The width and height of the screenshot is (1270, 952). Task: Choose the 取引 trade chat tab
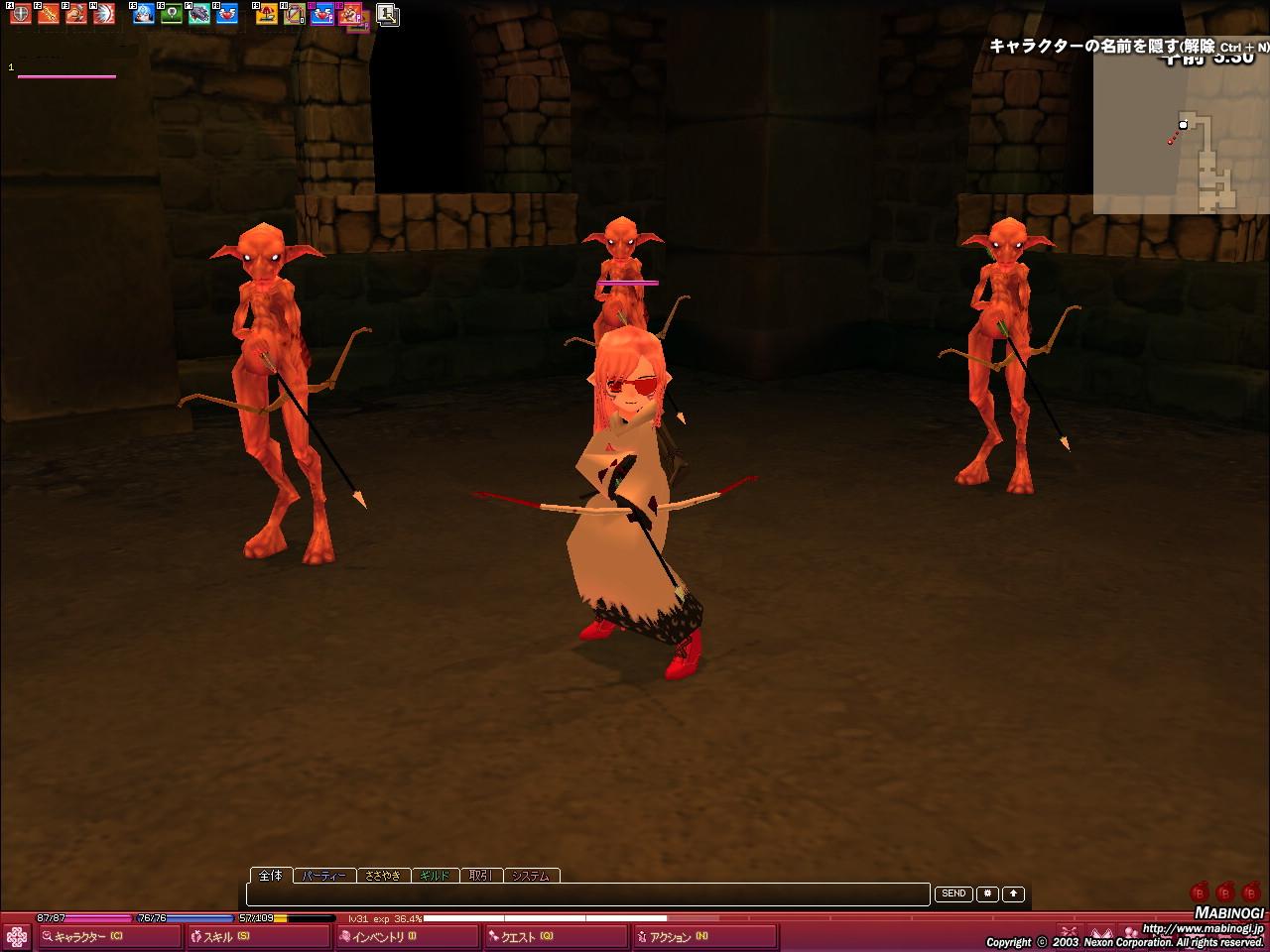coord(481,876)
